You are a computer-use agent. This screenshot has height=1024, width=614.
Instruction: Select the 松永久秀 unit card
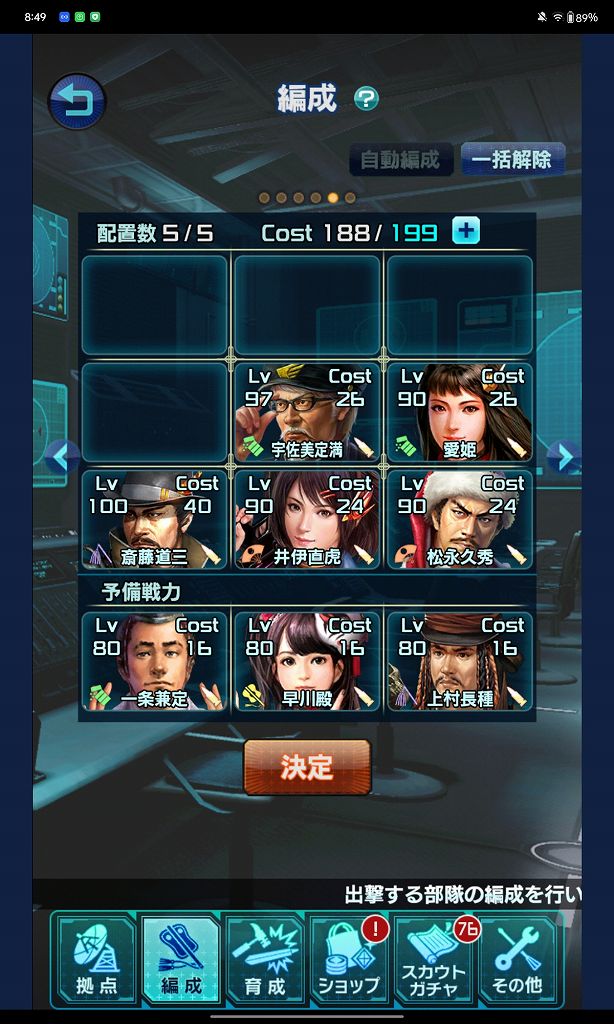(x=459, y=519)
